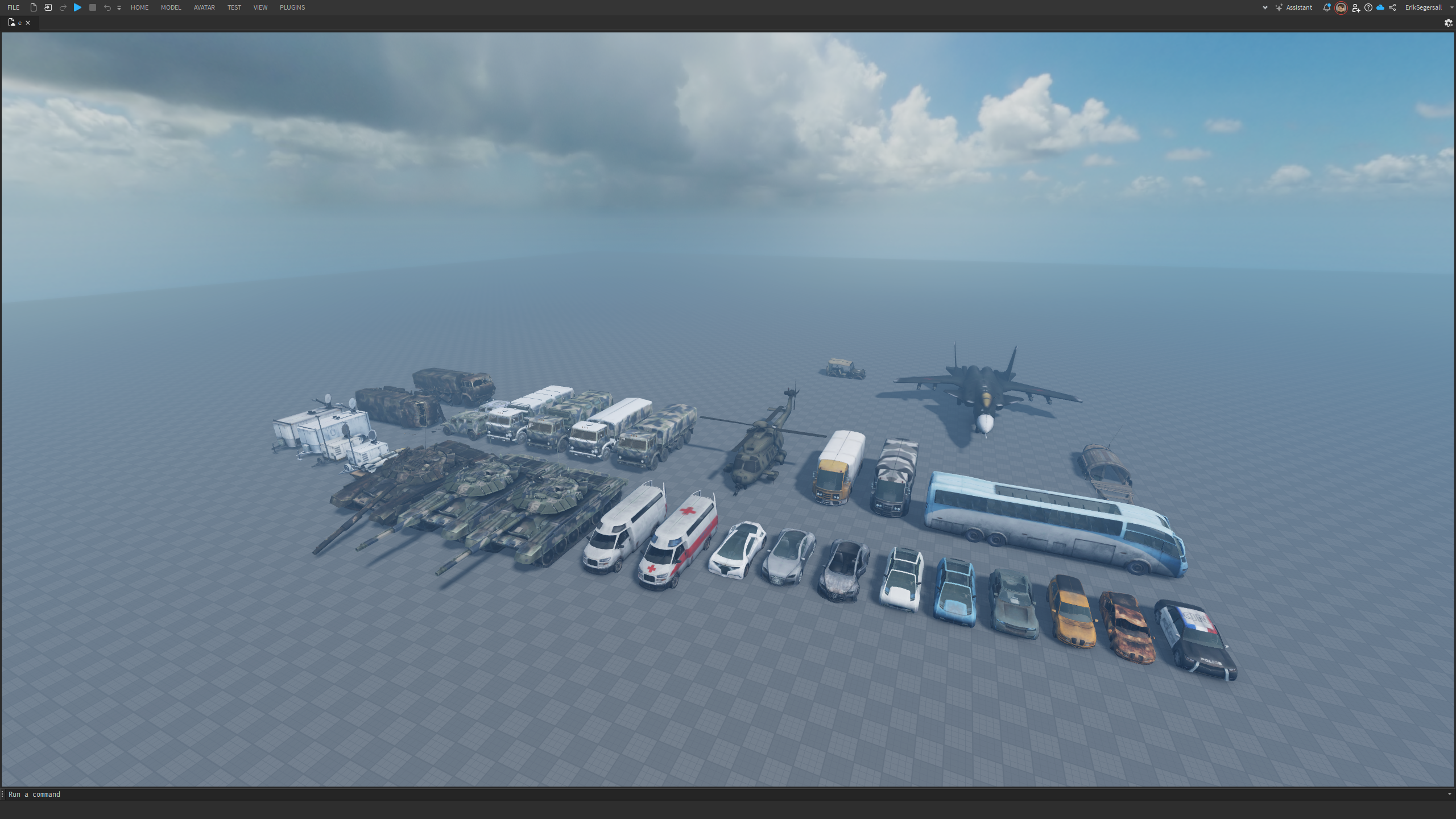
Task: Click the invite collaborator icon
Action: pos(1356,7)
